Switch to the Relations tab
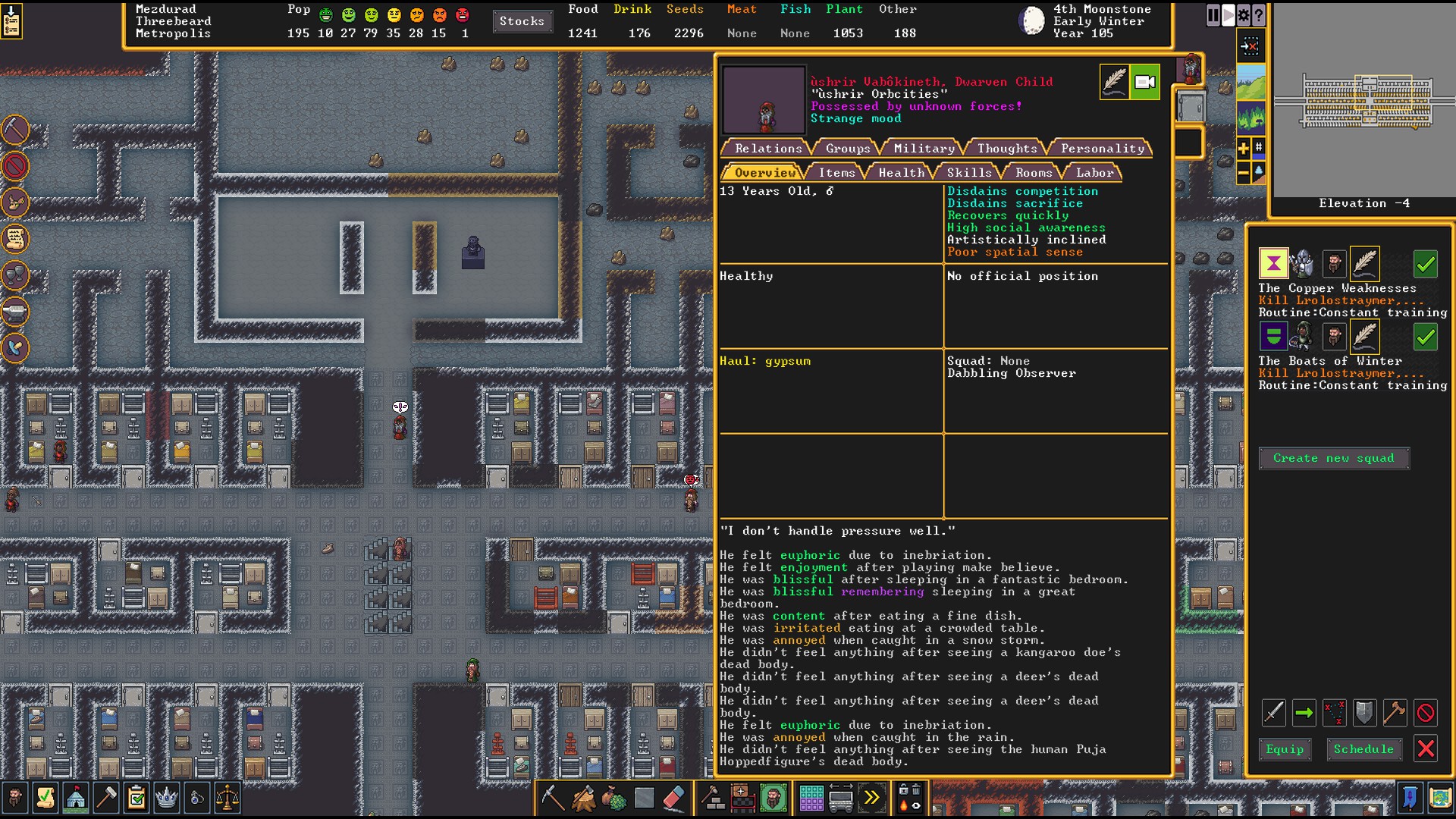The height and width of the screenshot is (819, 1456). [767, 149]
